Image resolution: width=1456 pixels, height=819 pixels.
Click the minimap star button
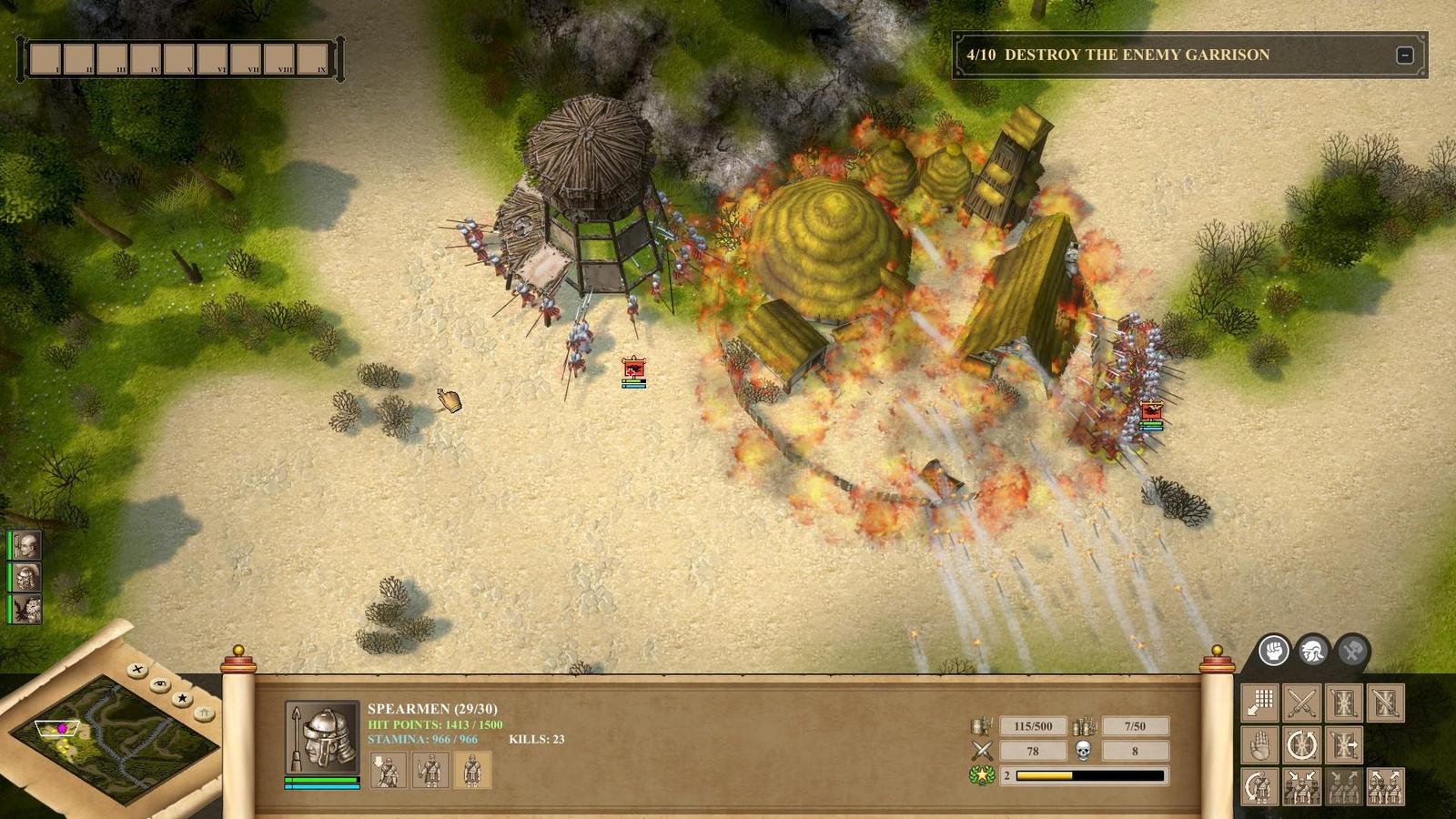point(182,698)
